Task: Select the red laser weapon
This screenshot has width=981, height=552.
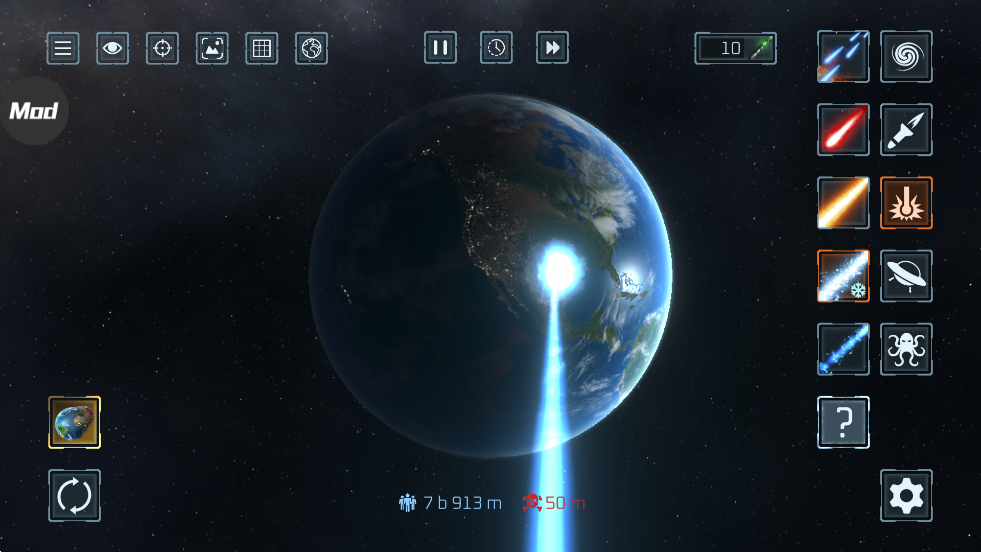Action: pos(843,129)
